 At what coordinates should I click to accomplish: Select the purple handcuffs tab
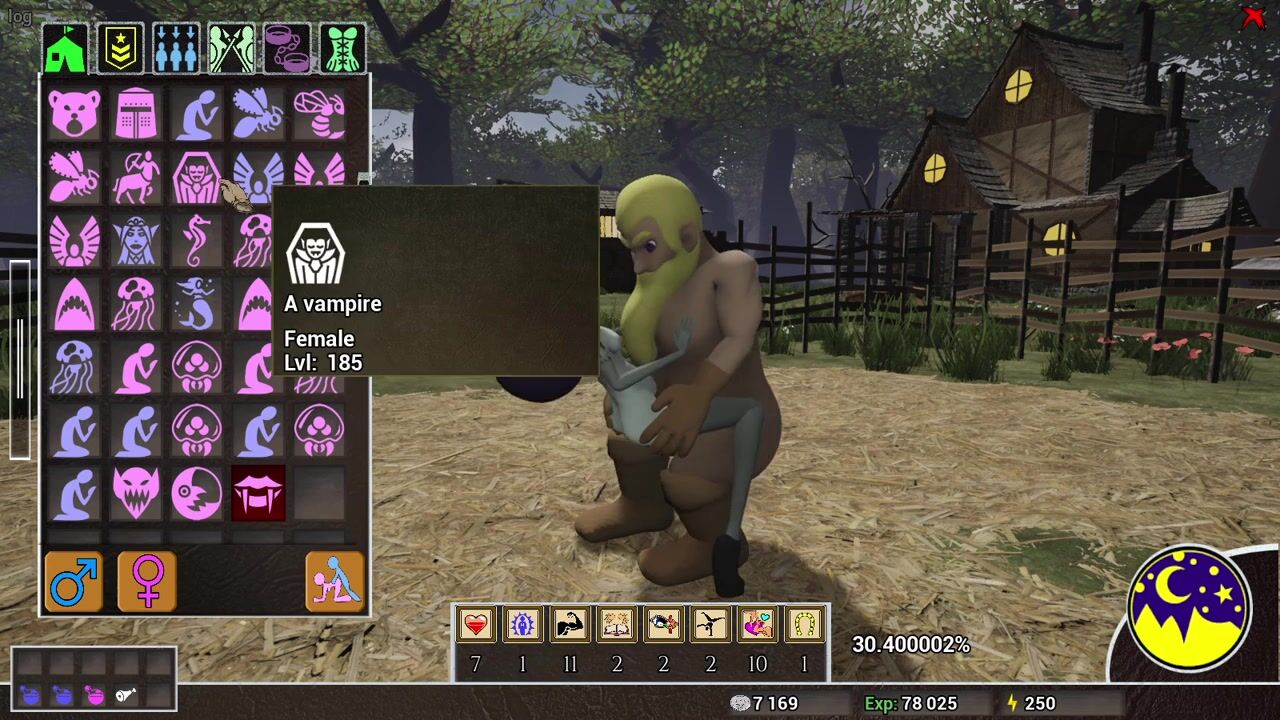point(287,49)
